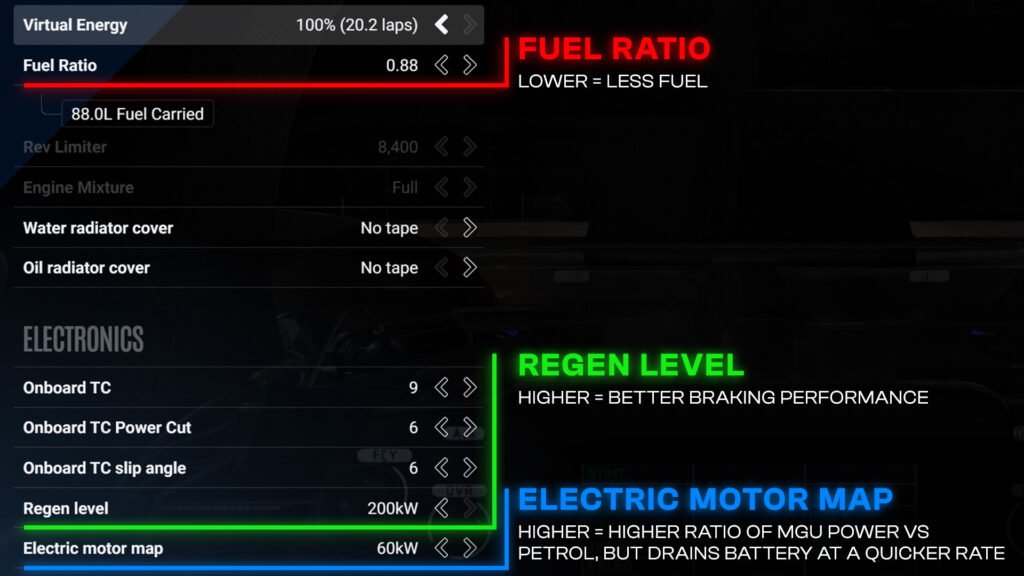Select the Regen level row label
Viewport: 1024px width, 576px height.
coord(66,508)
